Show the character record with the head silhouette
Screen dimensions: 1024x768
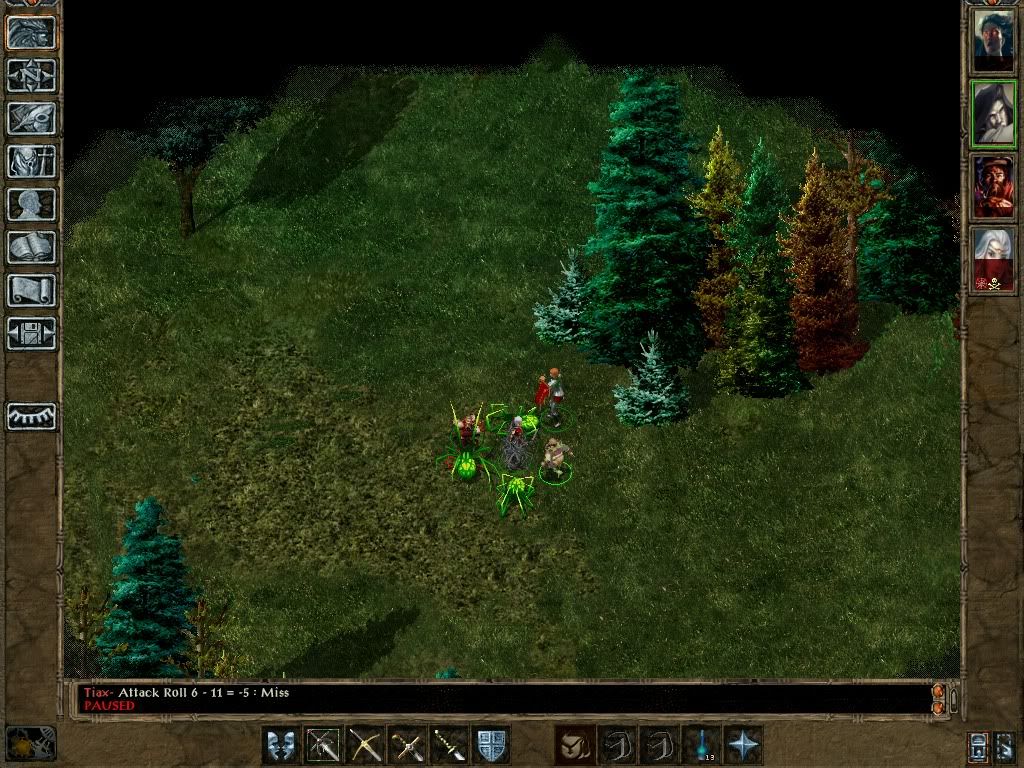[32, 204]
